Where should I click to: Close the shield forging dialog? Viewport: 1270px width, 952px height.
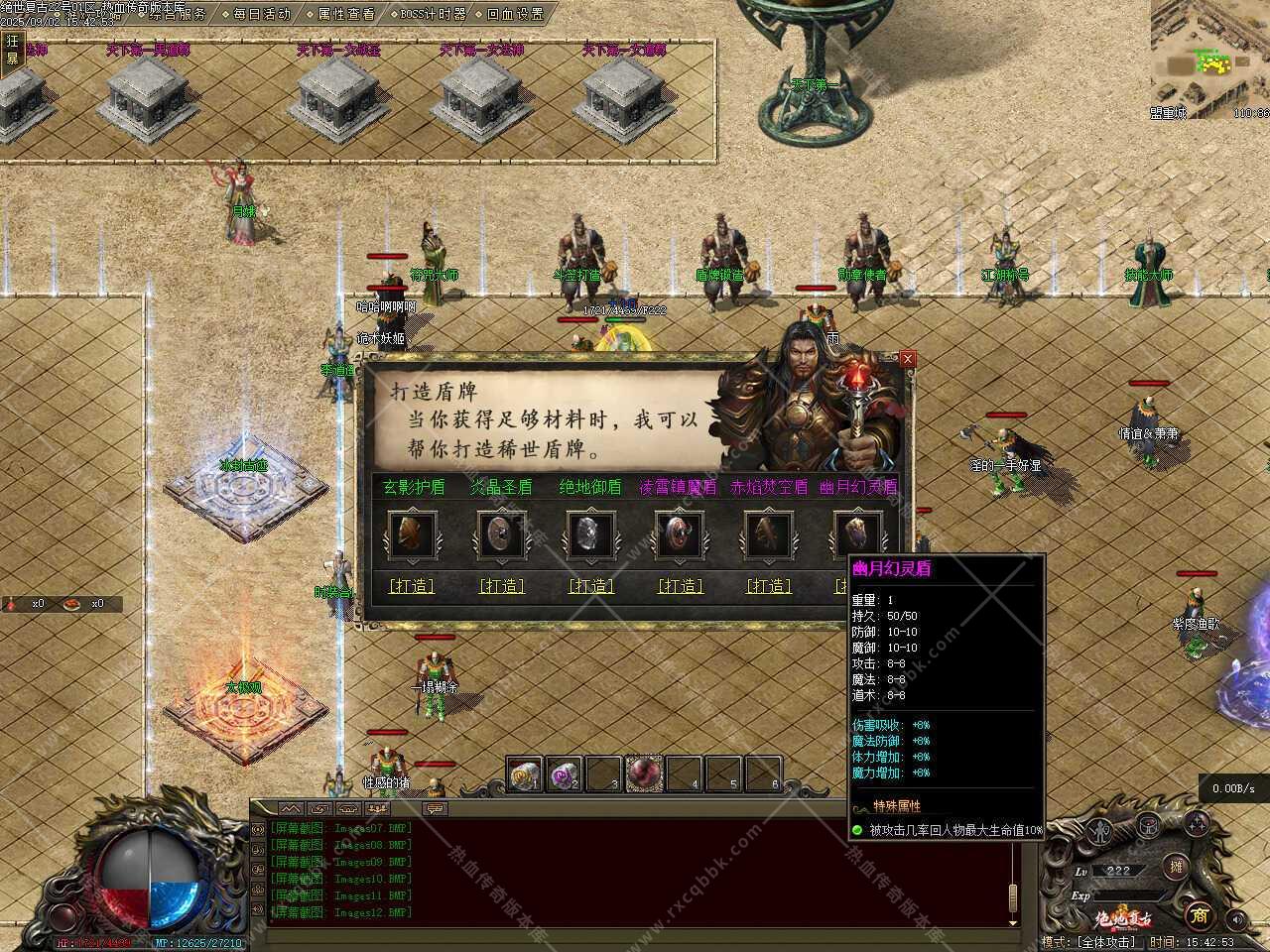click(x=907, y=359)
